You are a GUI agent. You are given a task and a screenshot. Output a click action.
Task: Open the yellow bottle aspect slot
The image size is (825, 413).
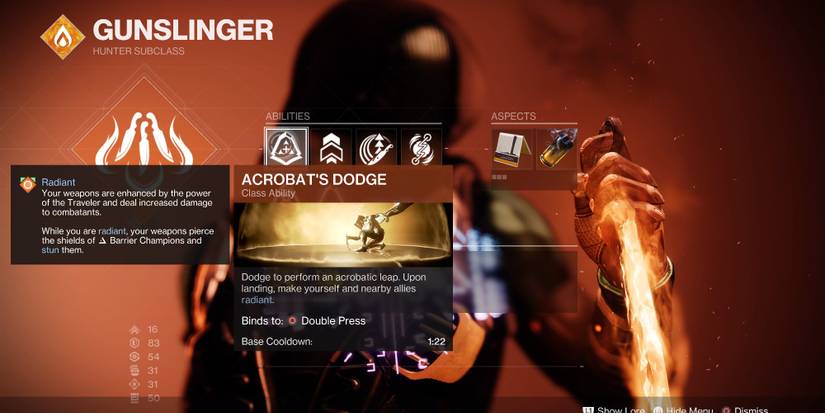tap(556, 148)
